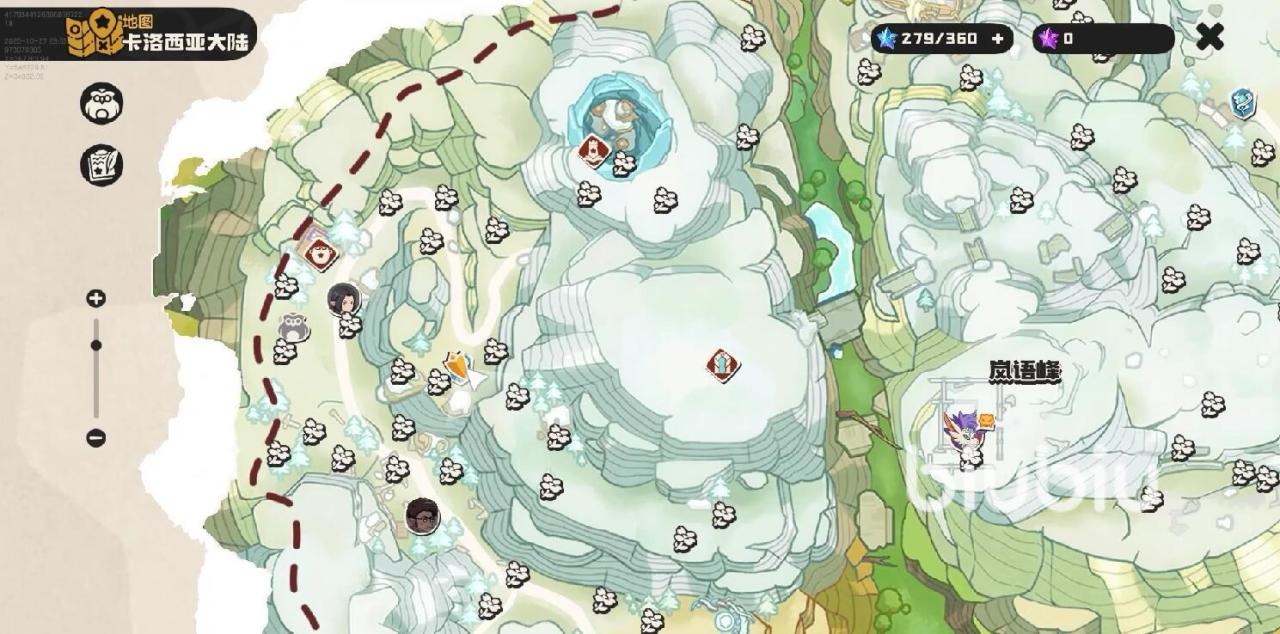Screen dimensions: 1280x634
Task: Zoom in the map with plus button
Action: click(96, 298)
